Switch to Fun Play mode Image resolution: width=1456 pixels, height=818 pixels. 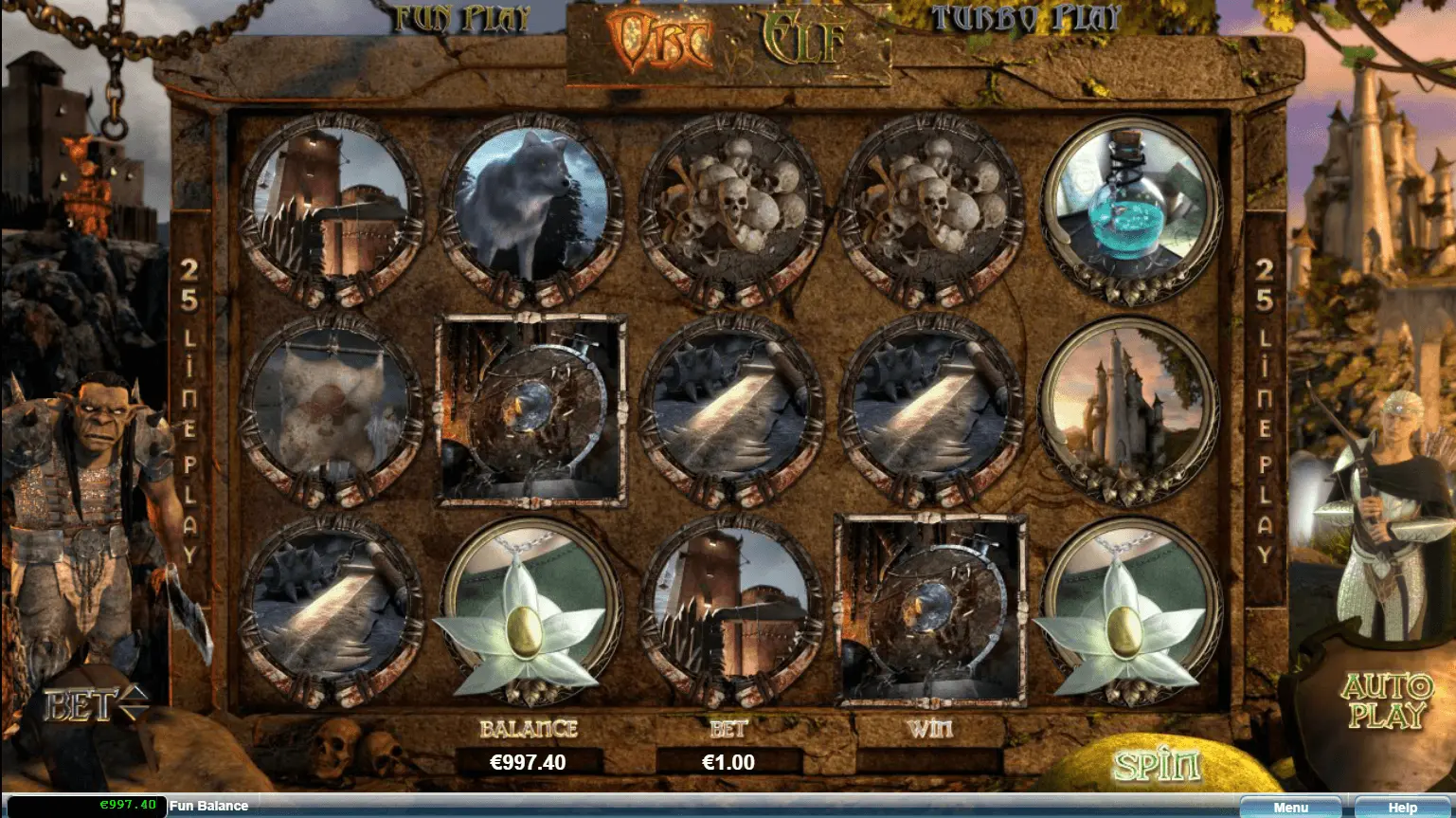tap(461, 19)
